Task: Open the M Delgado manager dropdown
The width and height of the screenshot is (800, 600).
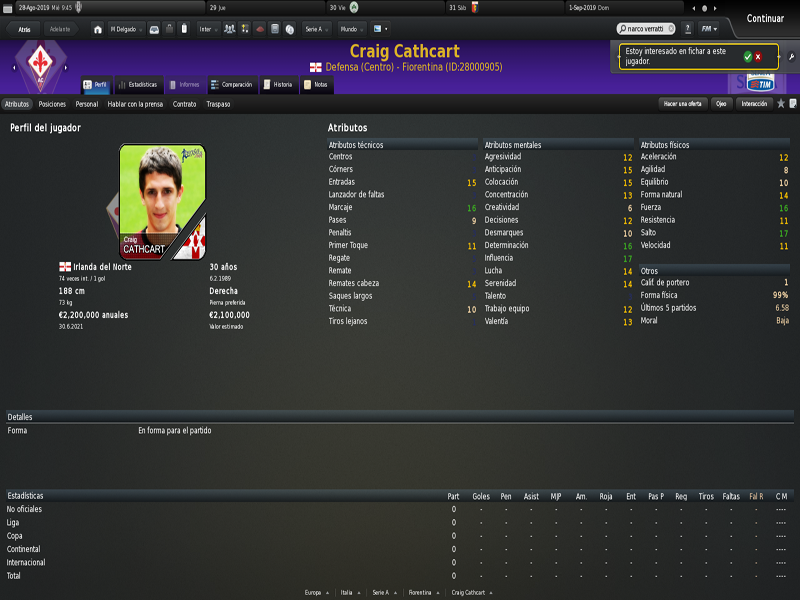Action: click(x=125, y=29)
